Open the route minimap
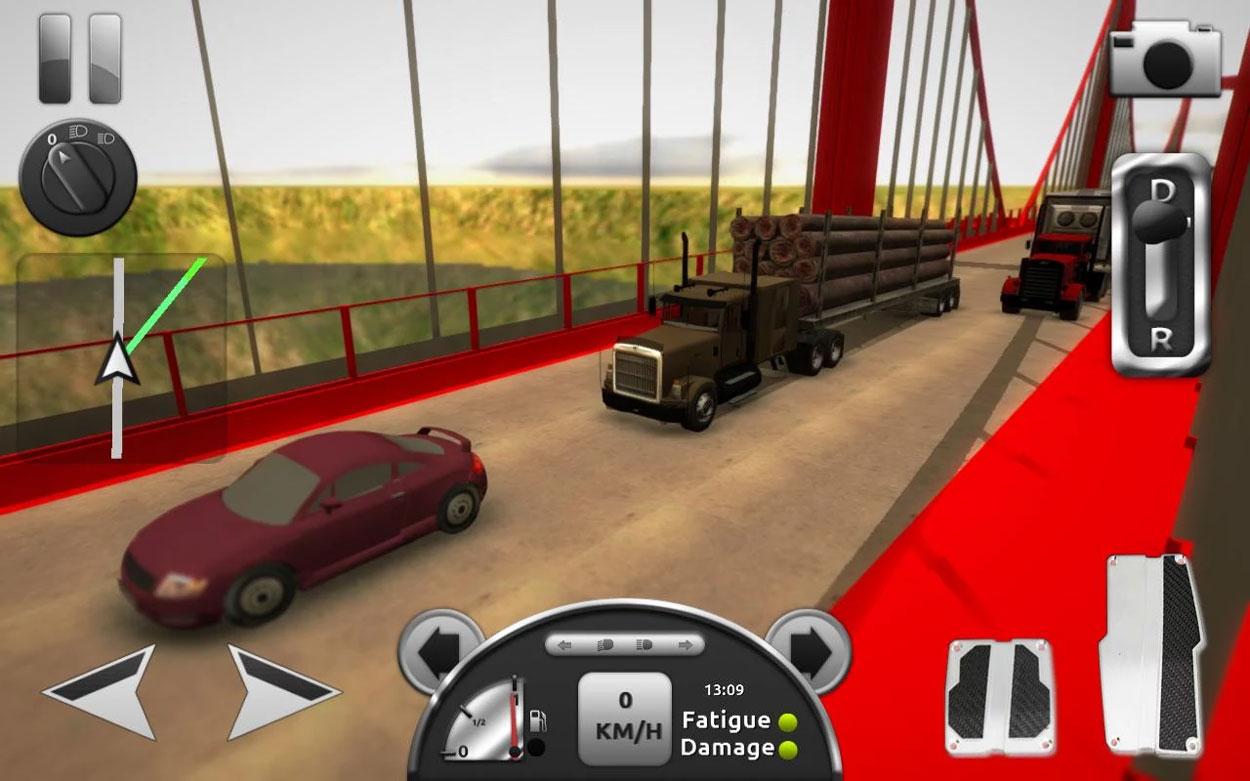1250x781 pixels. click(121, 357)
